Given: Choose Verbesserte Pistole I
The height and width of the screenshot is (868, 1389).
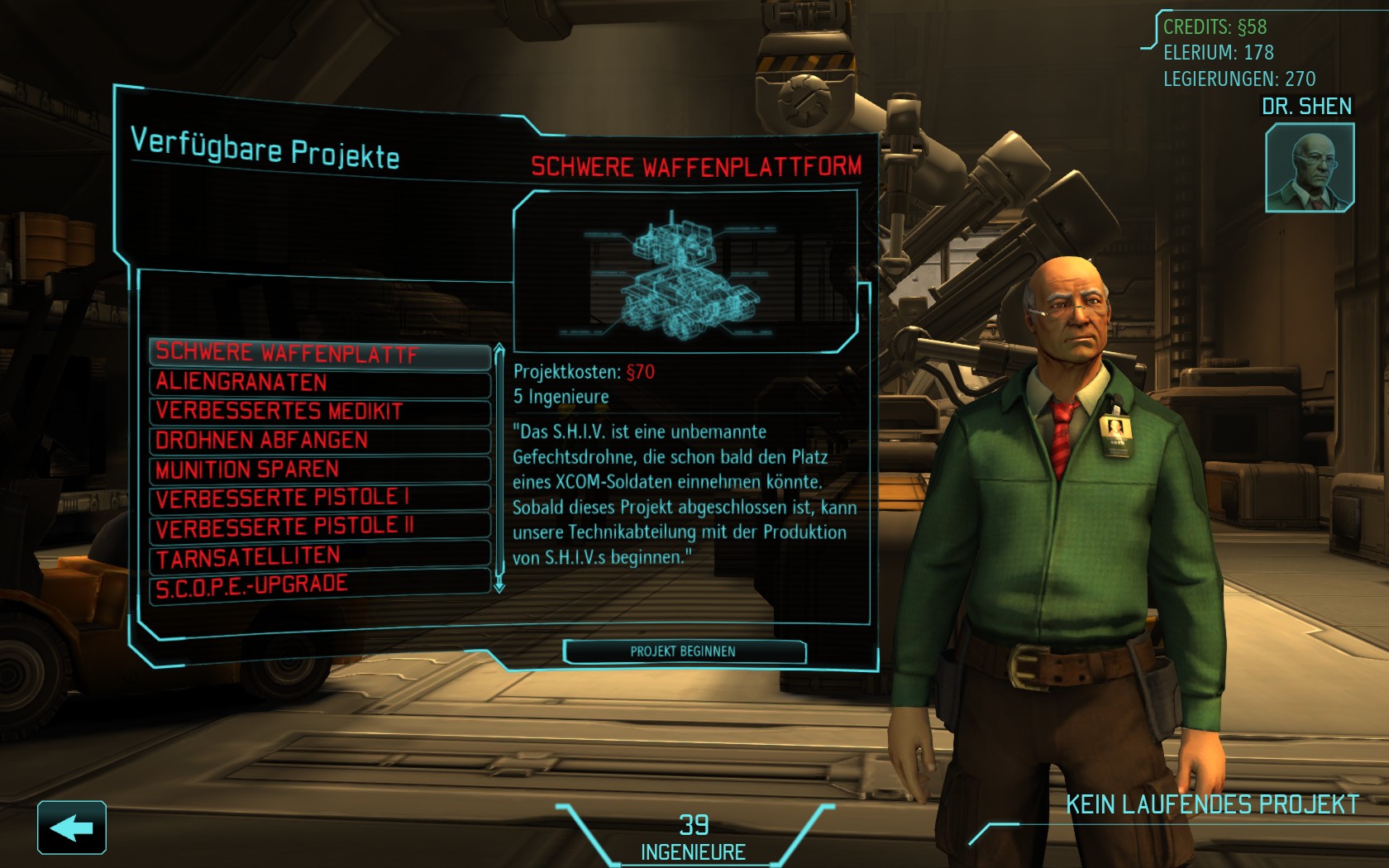Looking at the screenshot, I should coord(320,498).
